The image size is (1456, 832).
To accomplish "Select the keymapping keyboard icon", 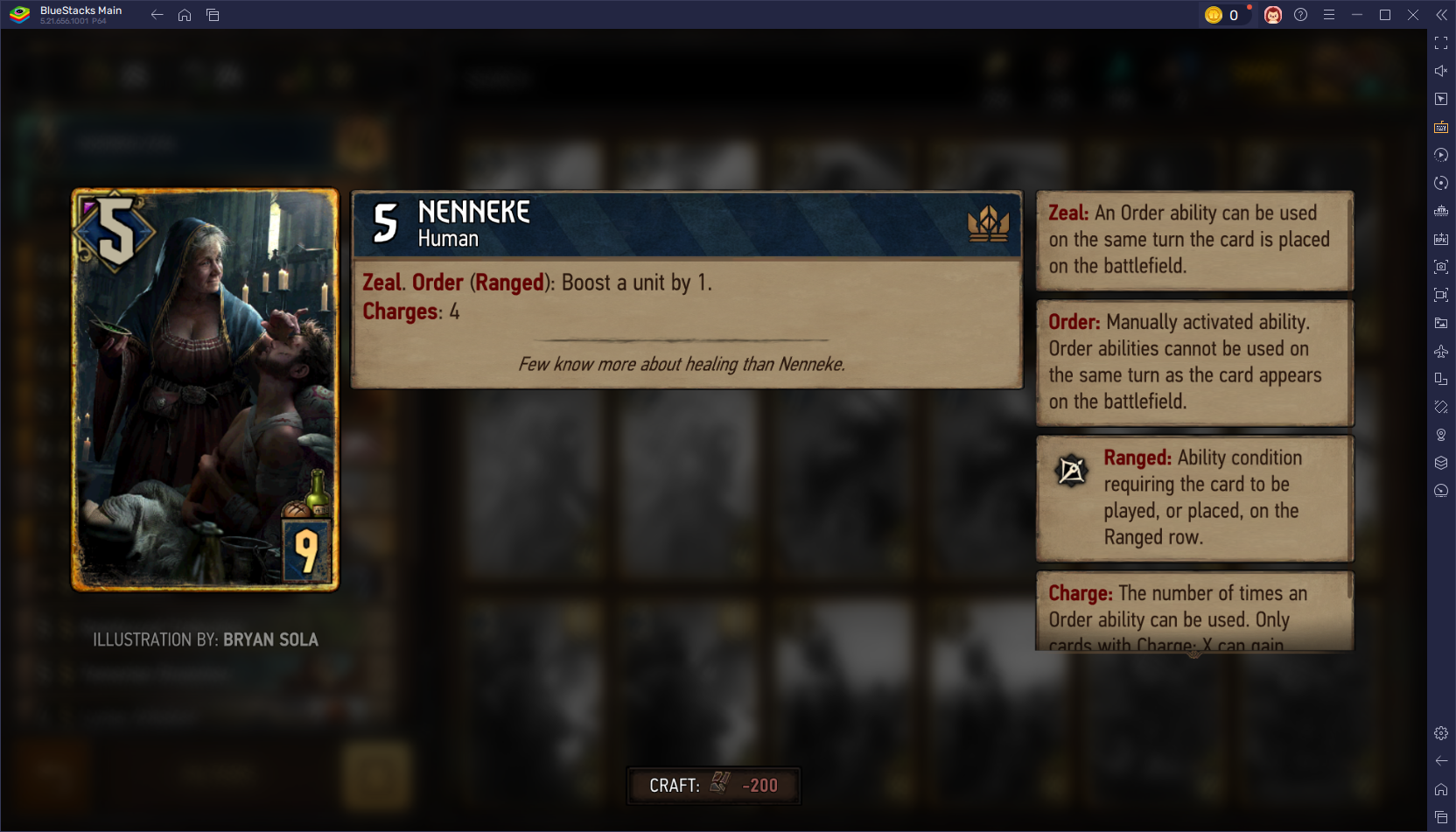I will pyautogui.click(x=1441, y=127).
